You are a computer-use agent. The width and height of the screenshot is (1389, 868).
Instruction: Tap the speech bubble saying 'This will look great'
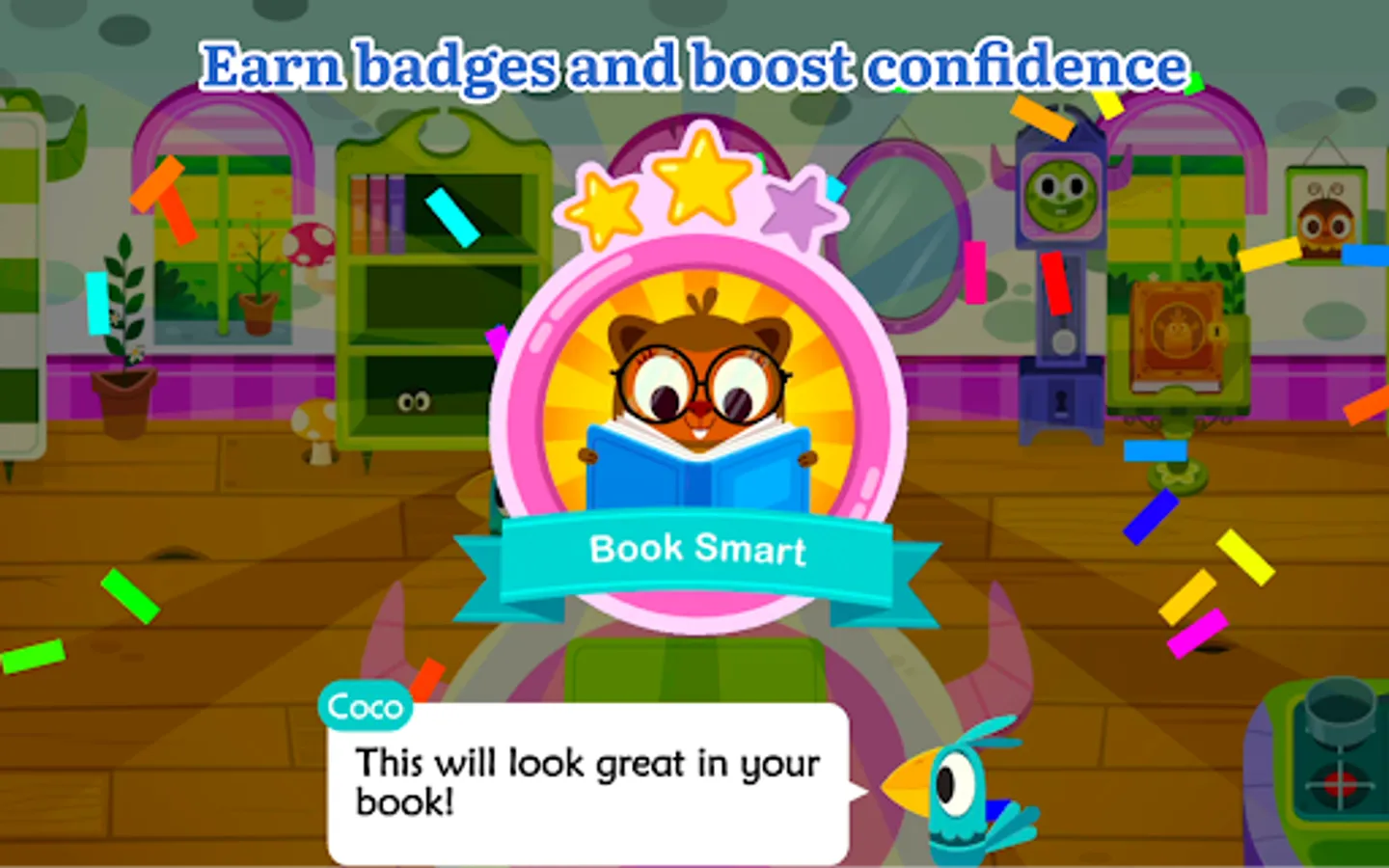(x=586, y=783)
